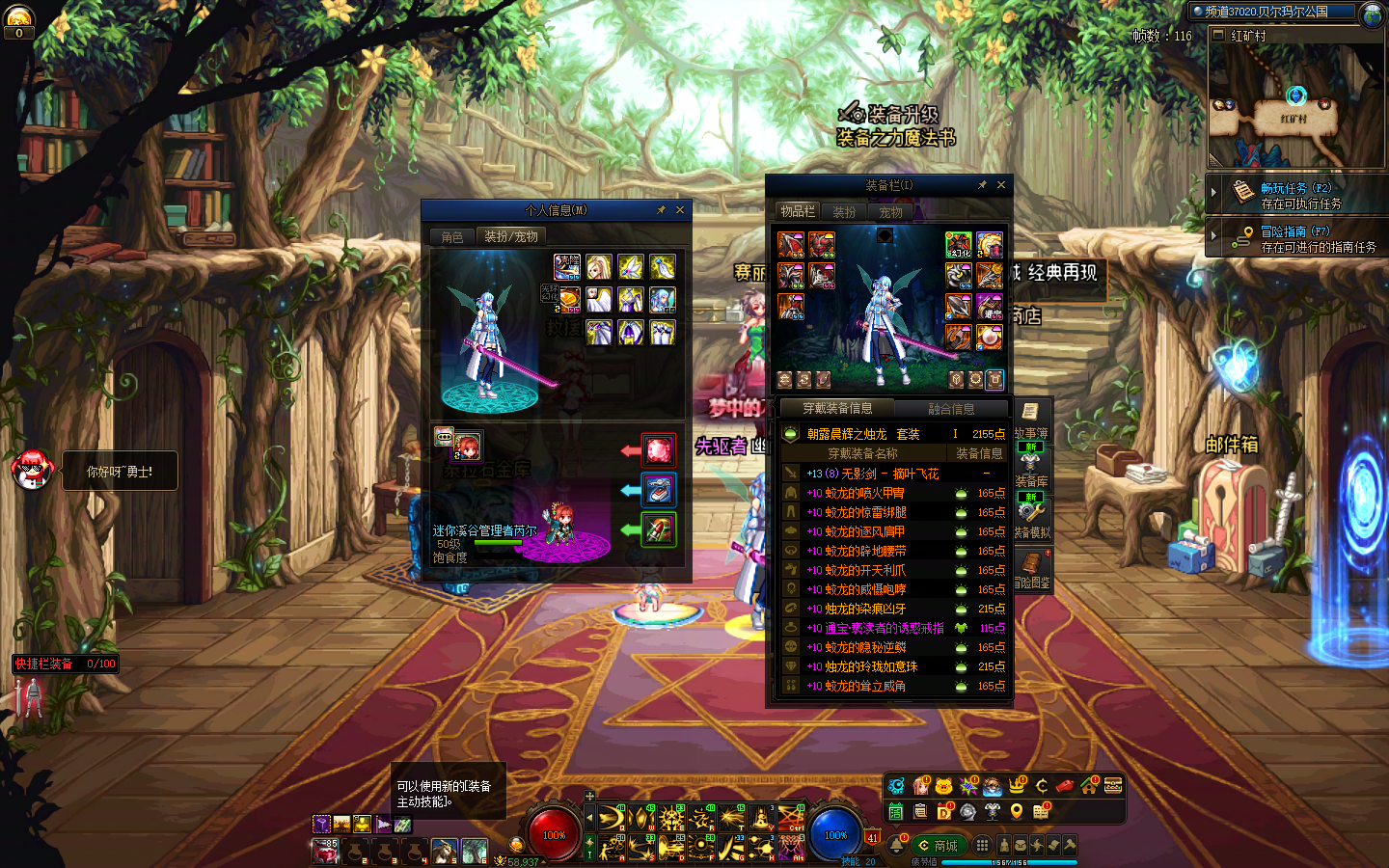1389x868 pixels.
Task: Switch to the 角色 tab
Action: [452, 236]
